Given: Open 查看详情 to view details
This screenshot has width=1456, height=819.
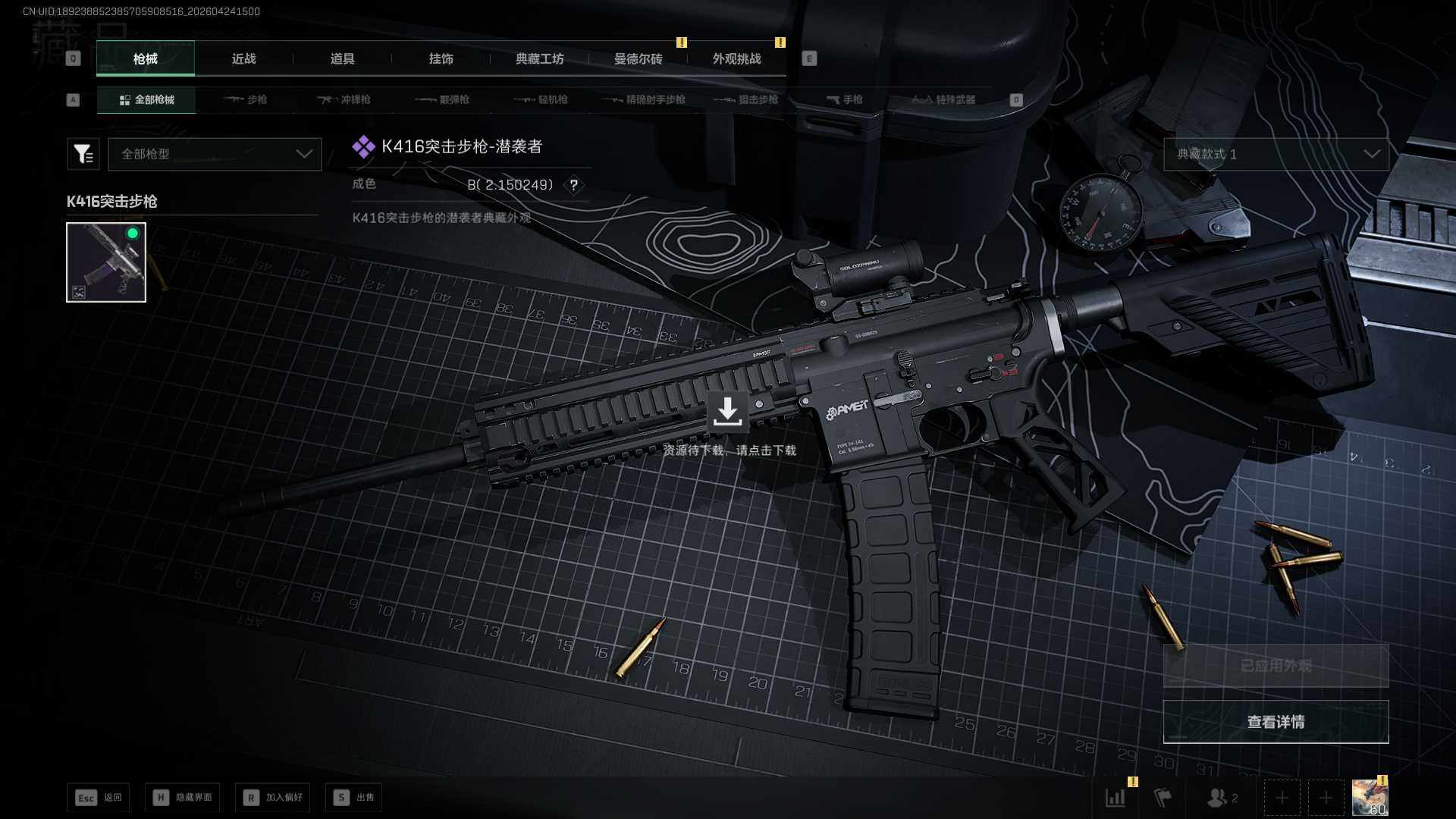Looking at the screenshot, I should (x=1276, y=722).
